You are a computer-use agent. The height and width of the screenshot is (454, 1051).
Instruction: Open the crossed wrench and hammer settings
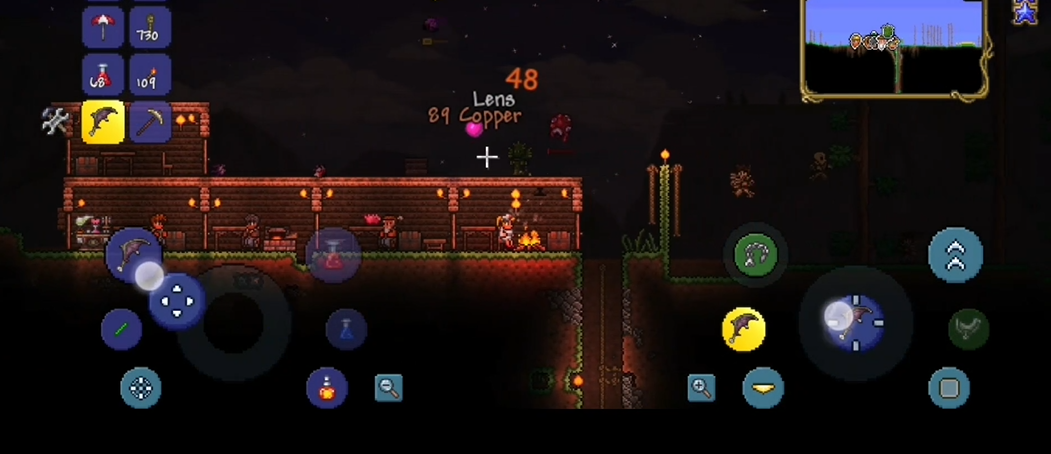[x=56, y=122]
